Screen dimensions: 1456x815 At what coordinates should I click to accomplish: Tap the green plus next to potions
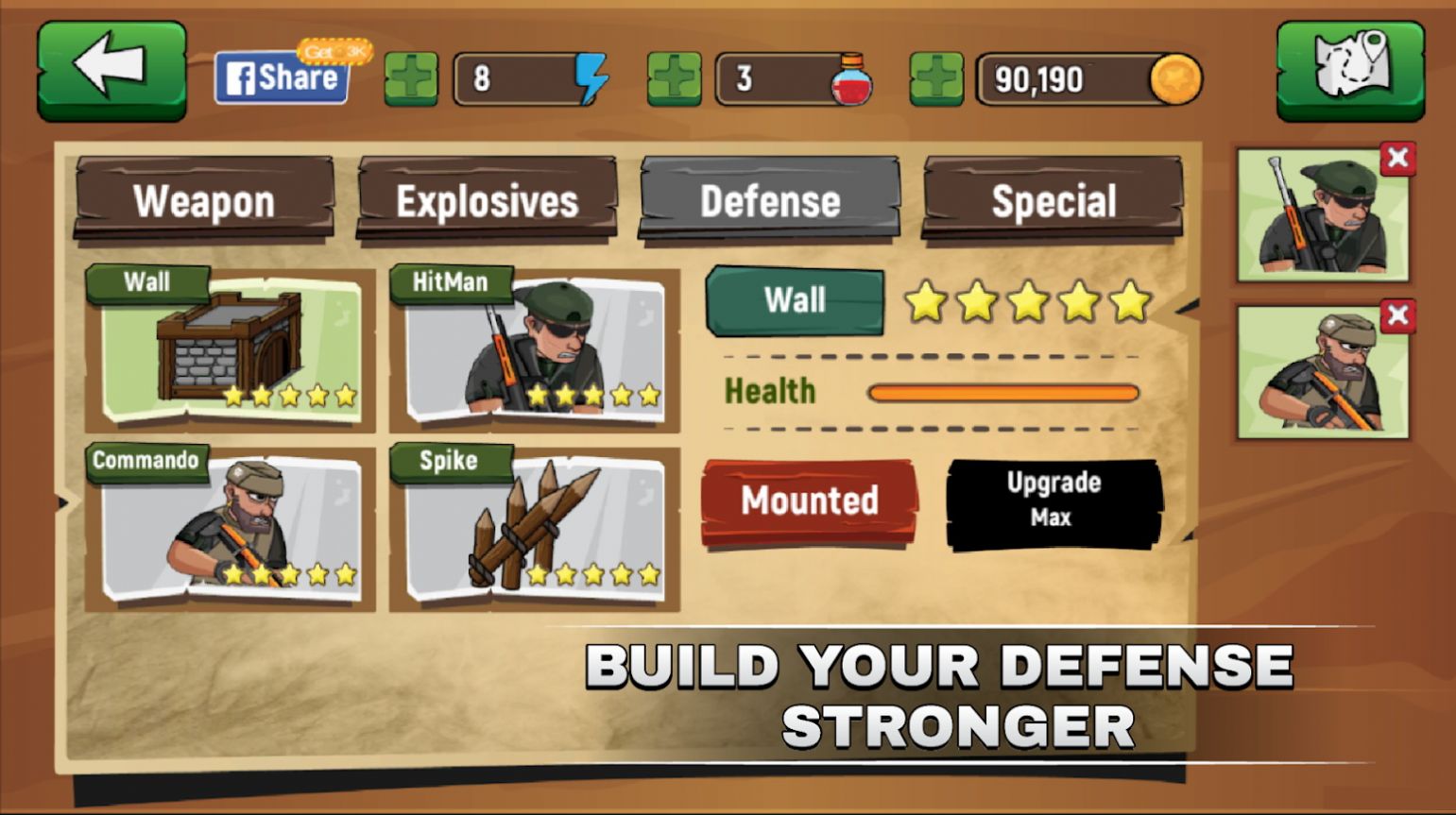[675, 80]
